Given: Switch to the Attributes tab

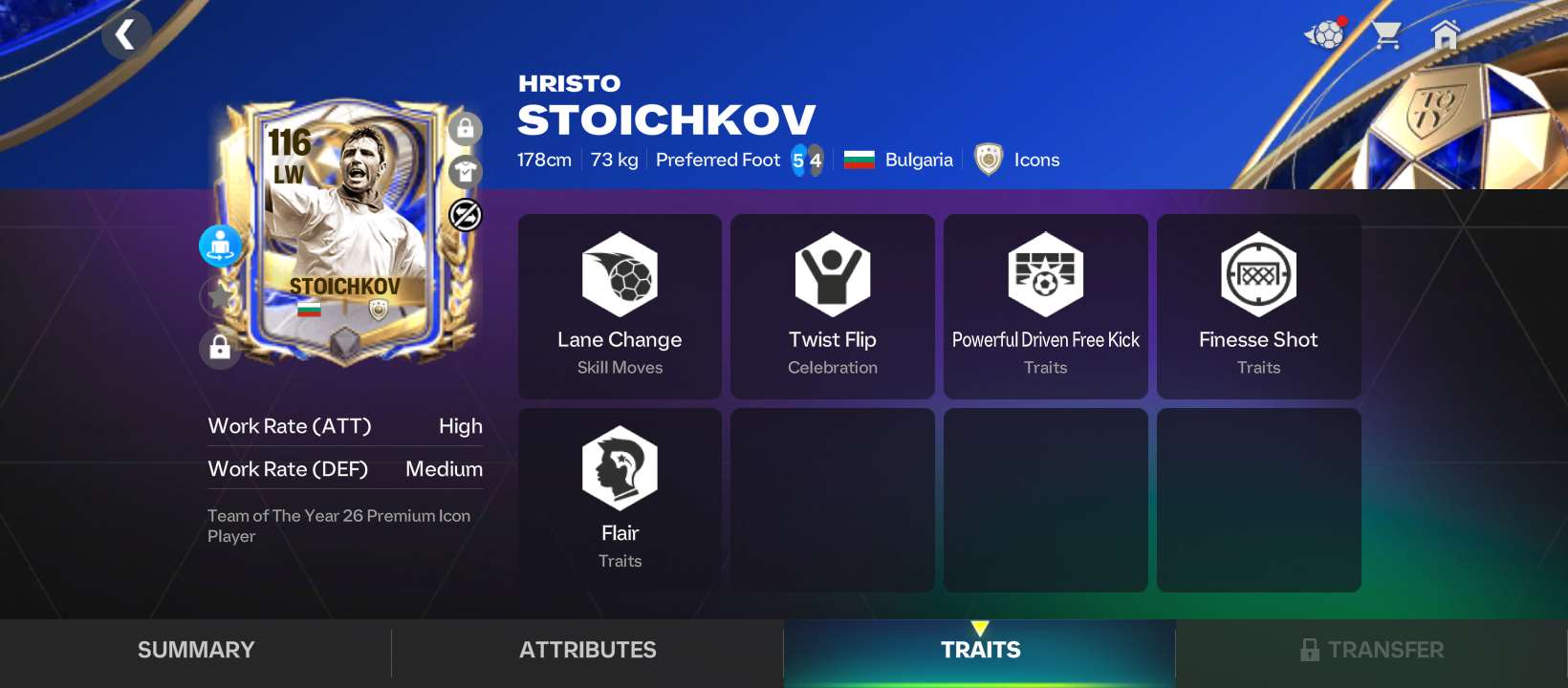Looking at the screenshot, I should 587,650.
